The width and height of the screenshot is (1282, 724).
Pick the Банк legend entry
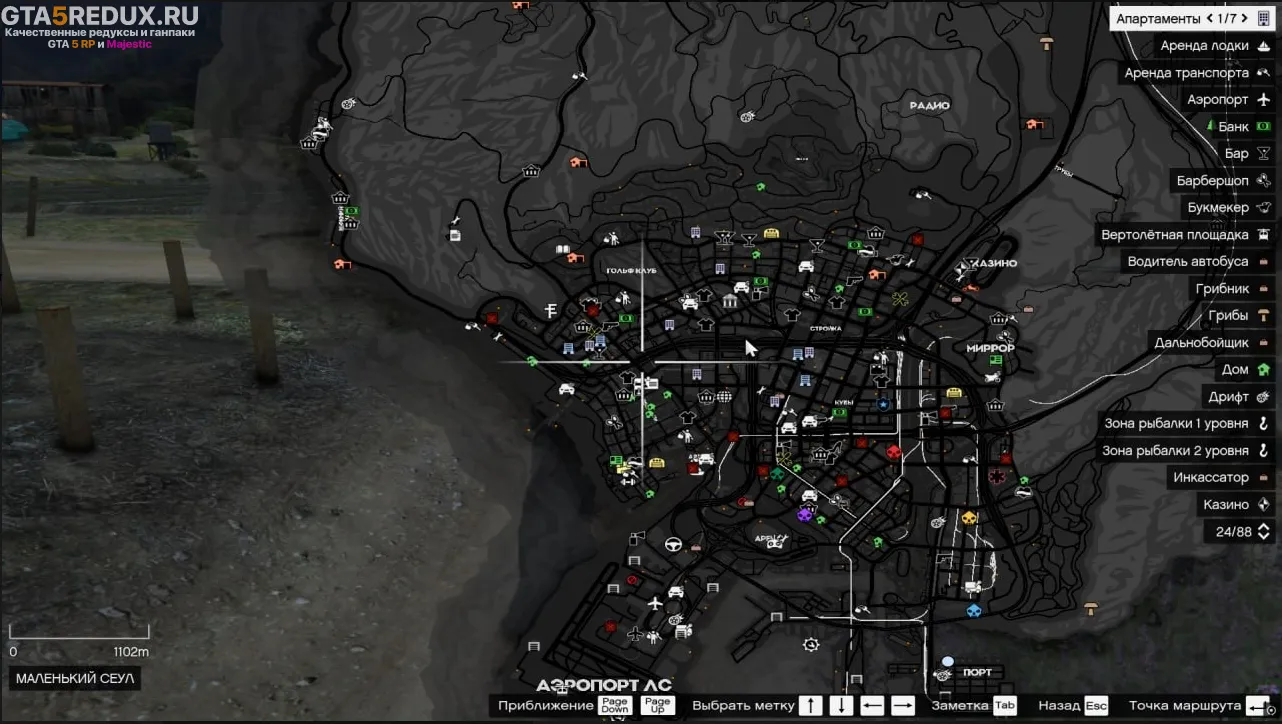(x=1233, y=127)
